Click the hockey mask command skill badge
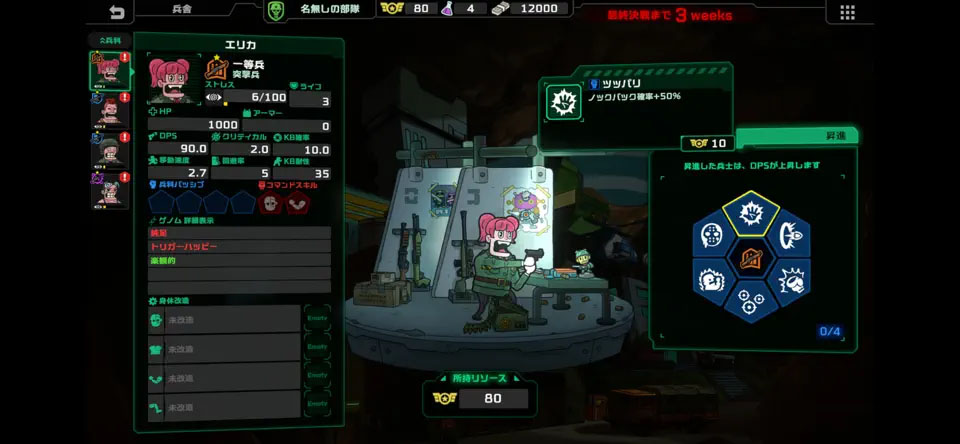The height and width of the screenshot is (444, 960). coord(270,203)
